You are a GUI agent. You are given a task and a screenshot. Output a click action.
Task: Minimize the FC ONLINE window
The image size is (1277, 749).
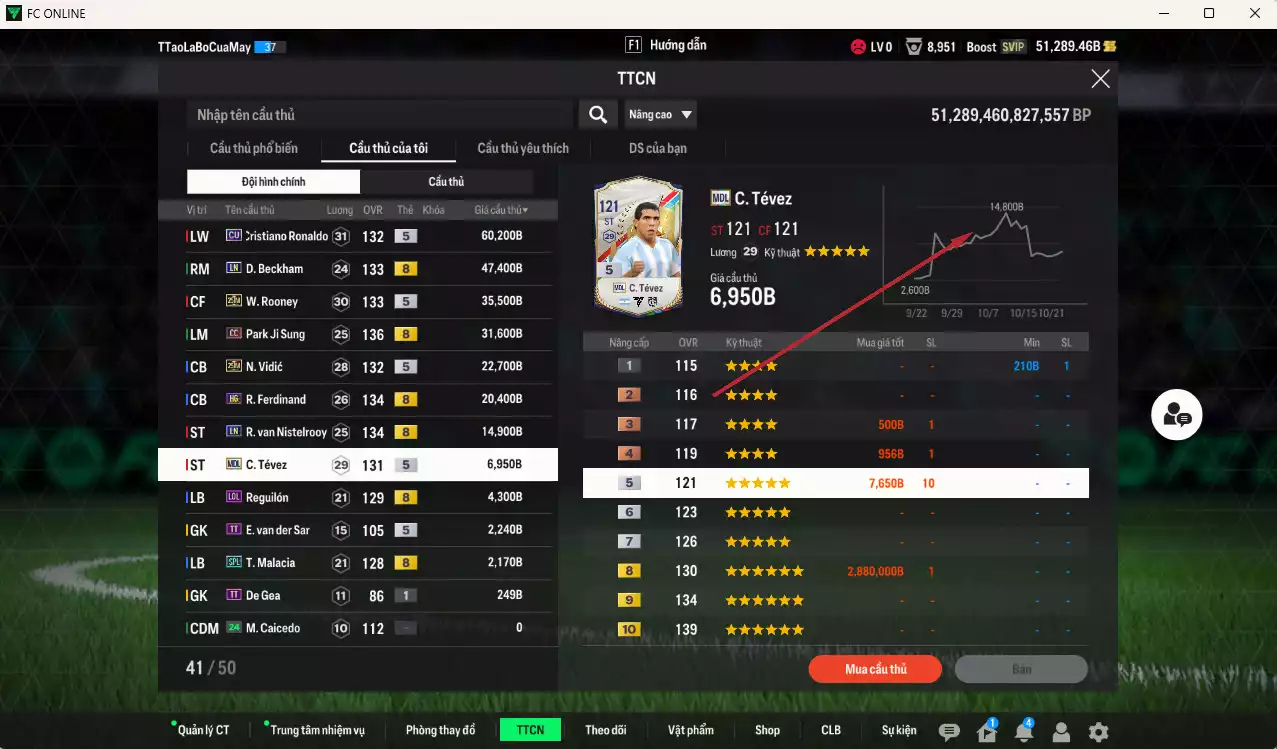point(1165,14)
